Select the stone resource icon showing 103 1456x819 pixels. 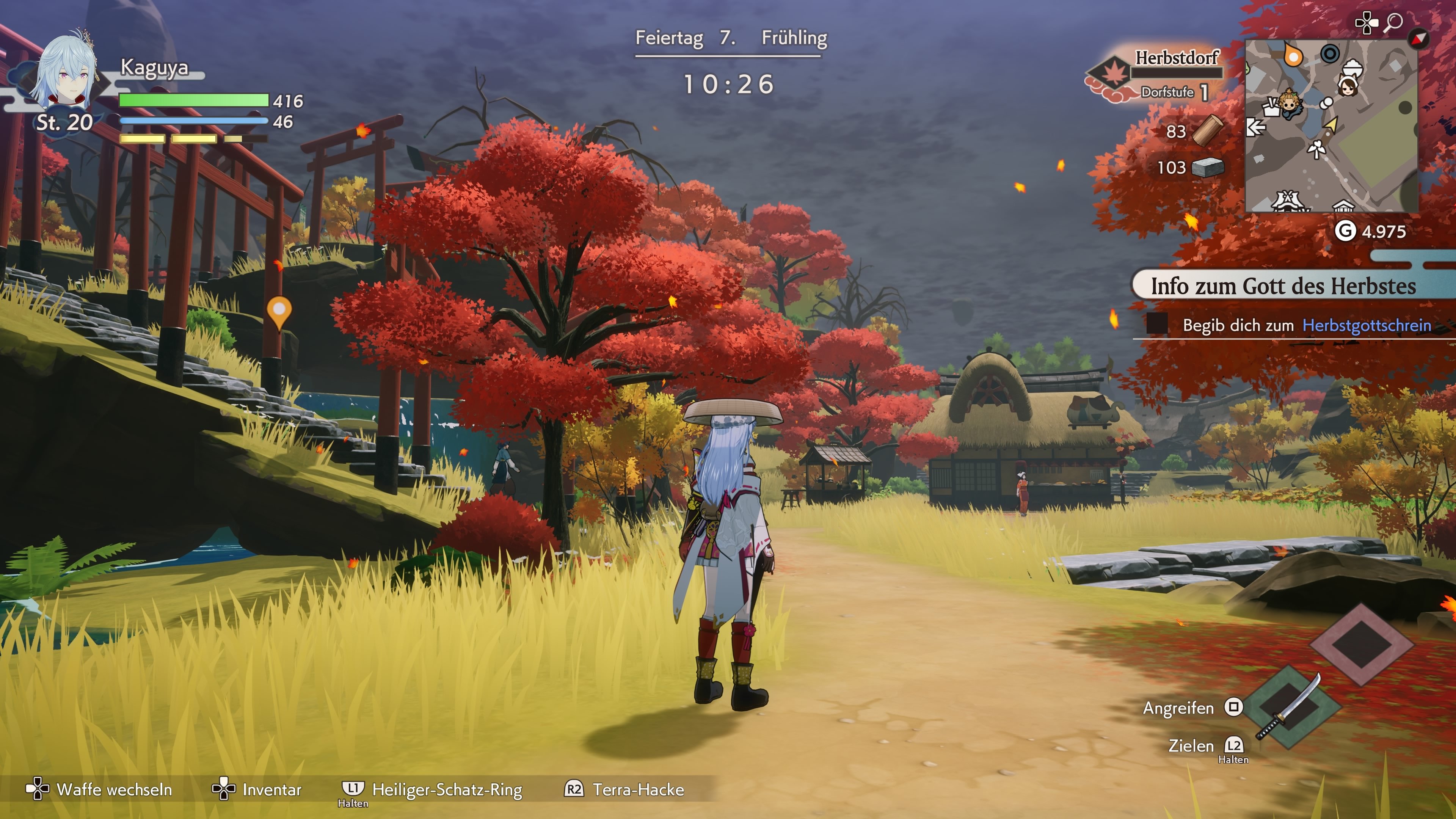(1208, 168)
